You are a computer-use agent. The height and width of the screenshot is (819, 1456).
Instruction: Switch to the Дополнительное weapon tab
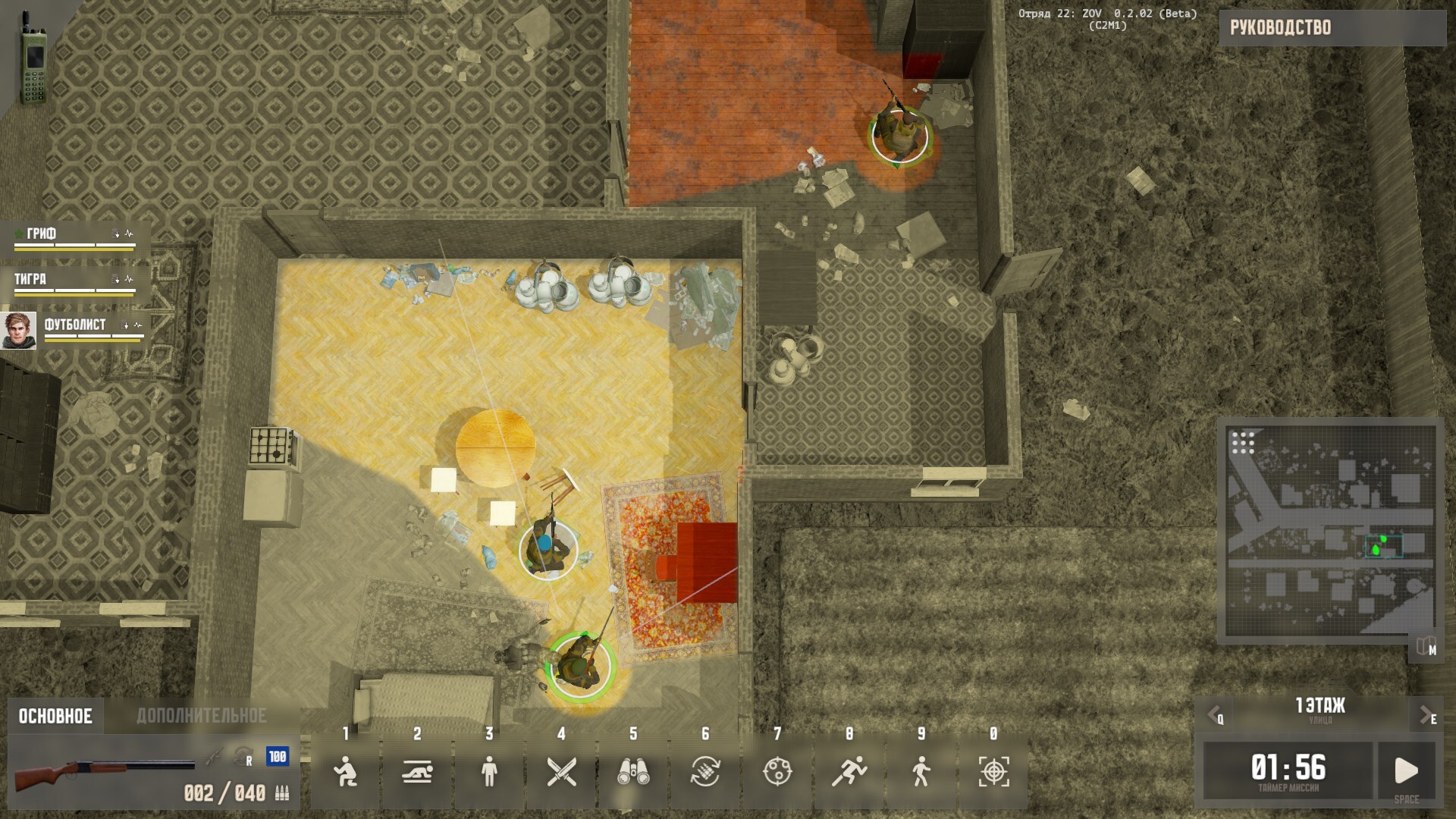(201, 717)
